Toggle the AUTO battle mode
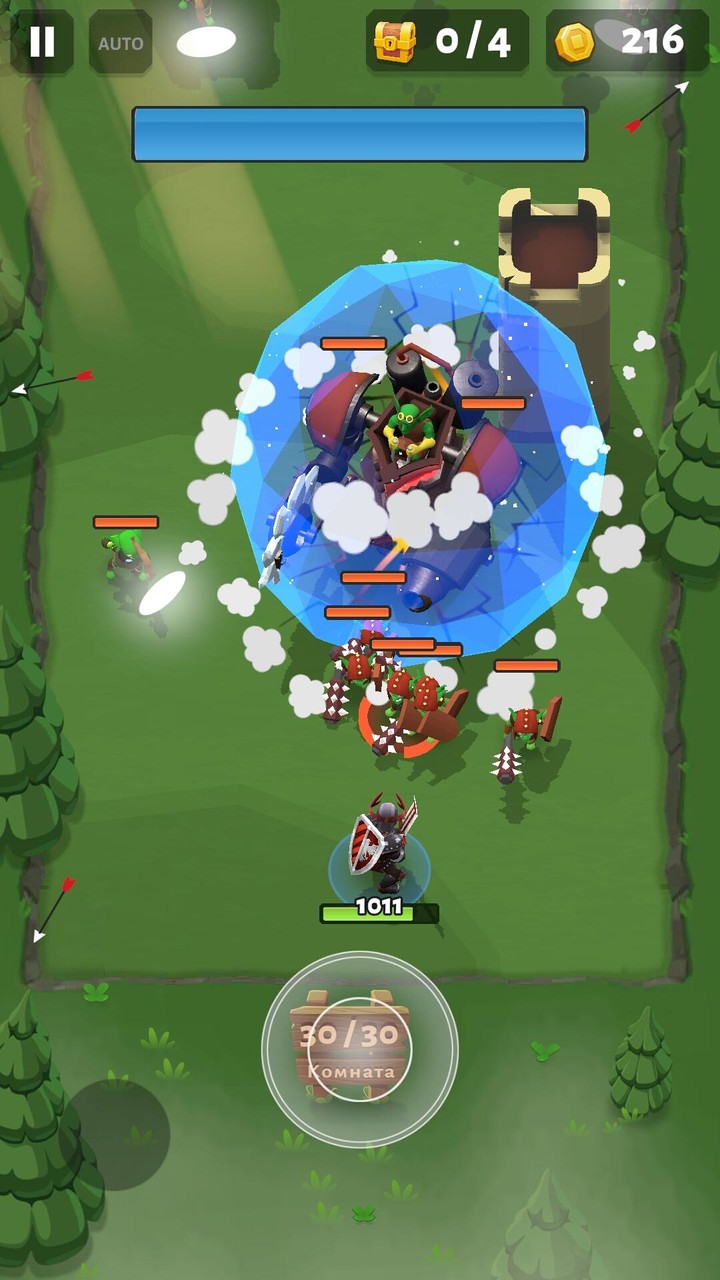720x1280 pixels. click(121, 43)
